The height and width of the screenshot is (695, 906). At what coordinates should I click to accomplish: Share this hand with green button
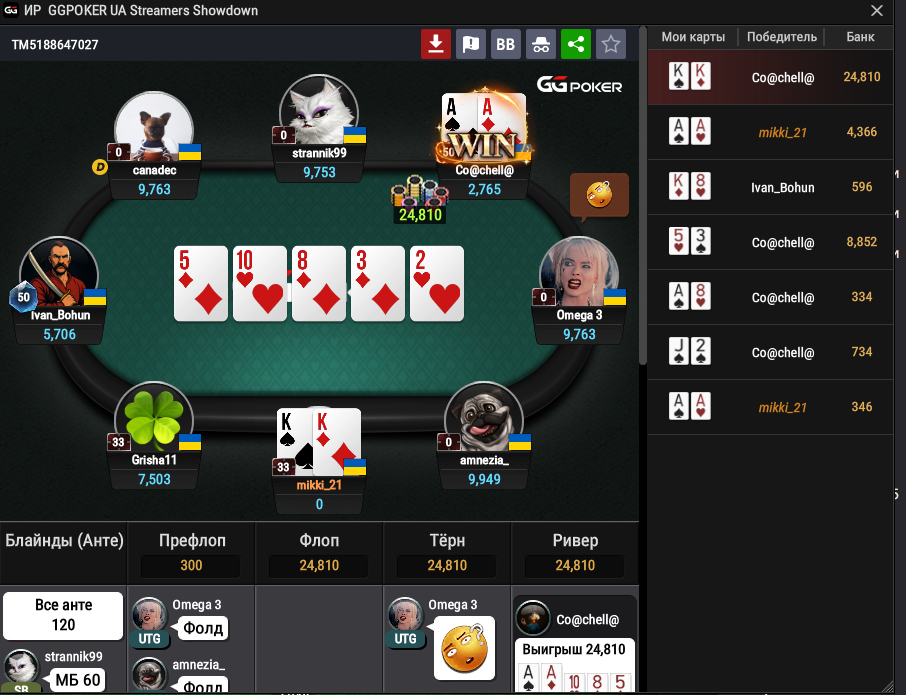point(575,44)
